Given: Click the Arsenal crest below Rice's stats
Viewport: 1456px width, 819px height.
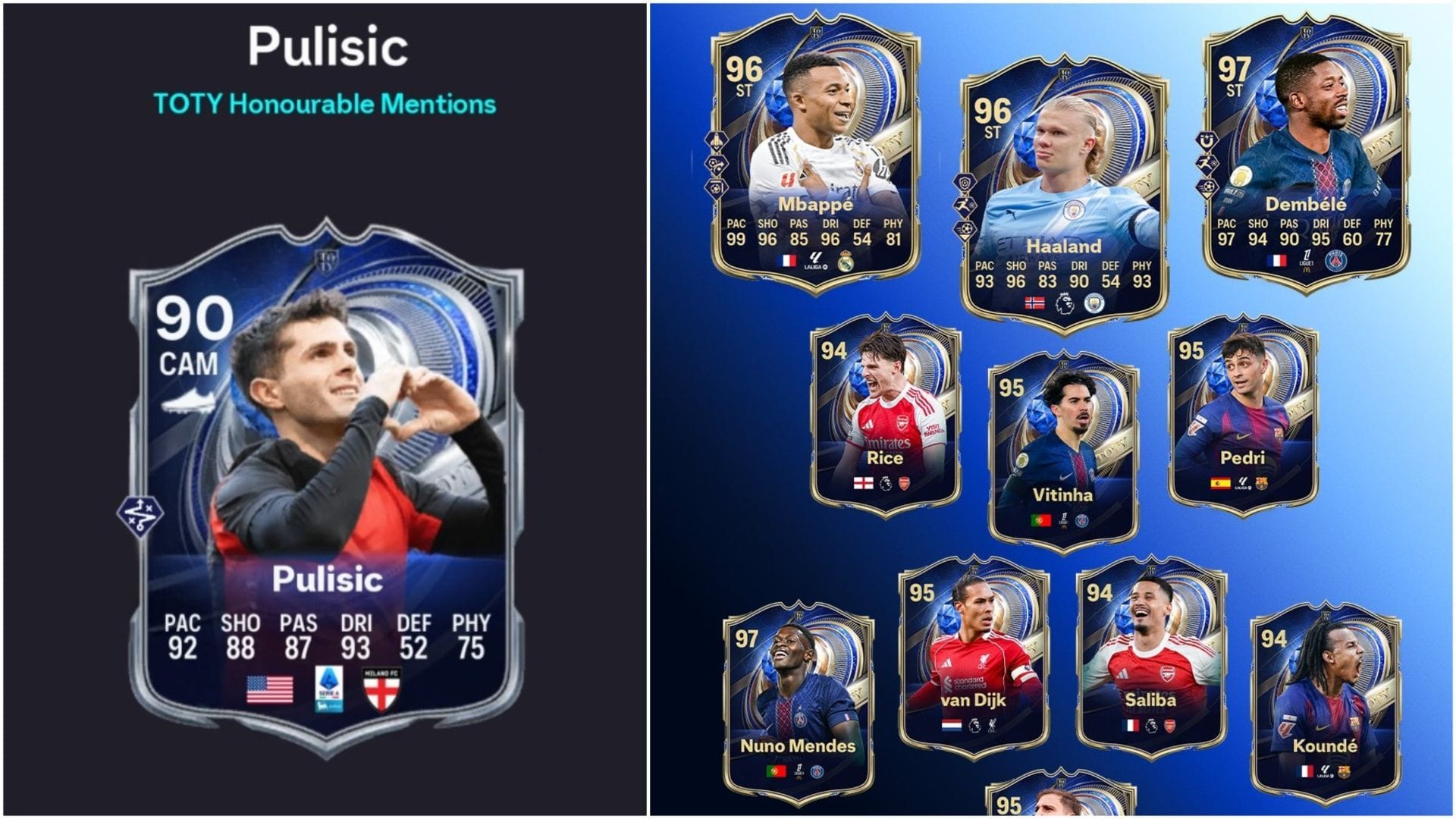Looking at the screenshot, I should point(904,483).
